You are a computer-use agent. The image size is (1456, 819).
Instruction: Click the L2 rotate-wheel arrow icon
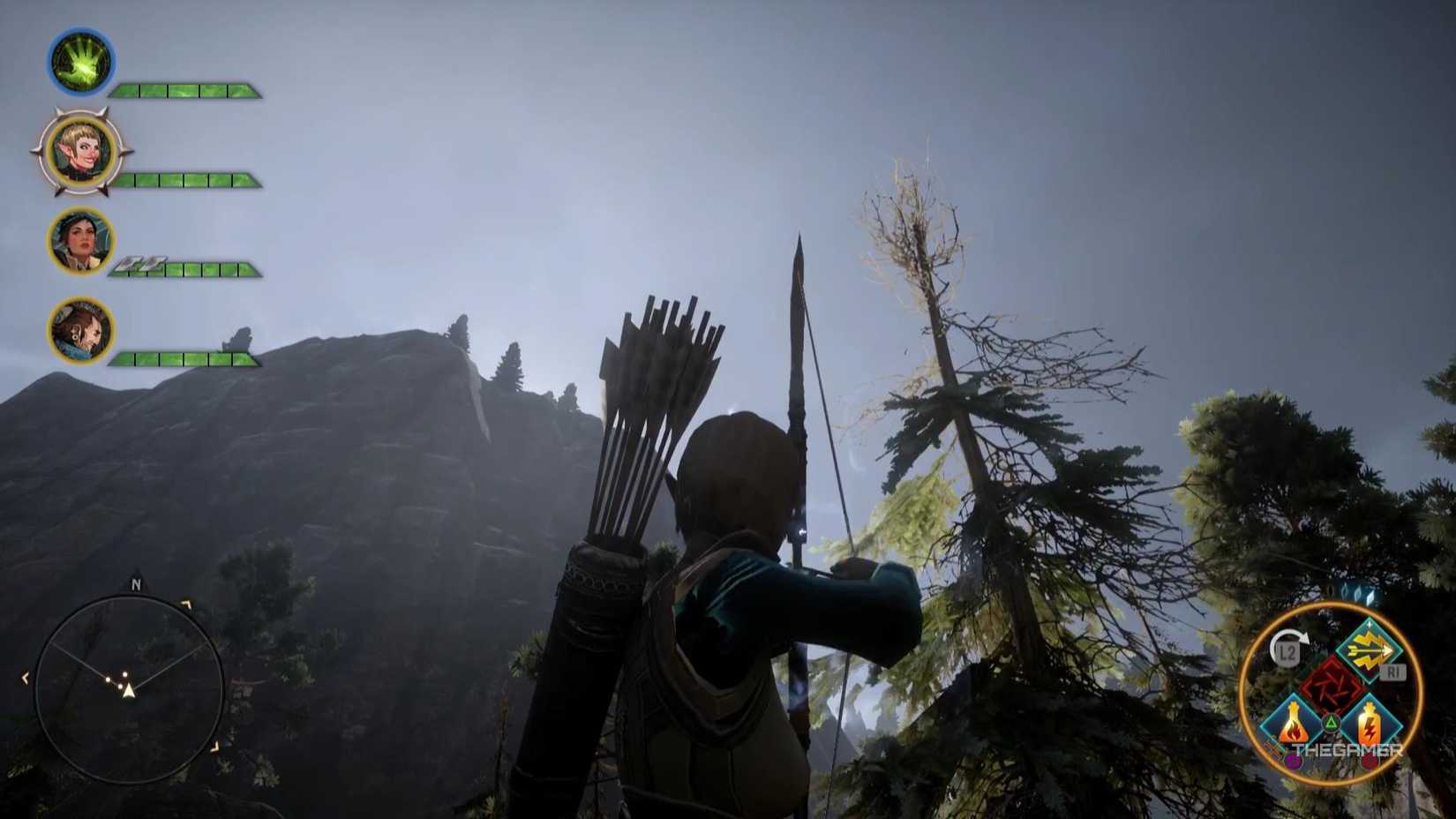click(1290, 637)
